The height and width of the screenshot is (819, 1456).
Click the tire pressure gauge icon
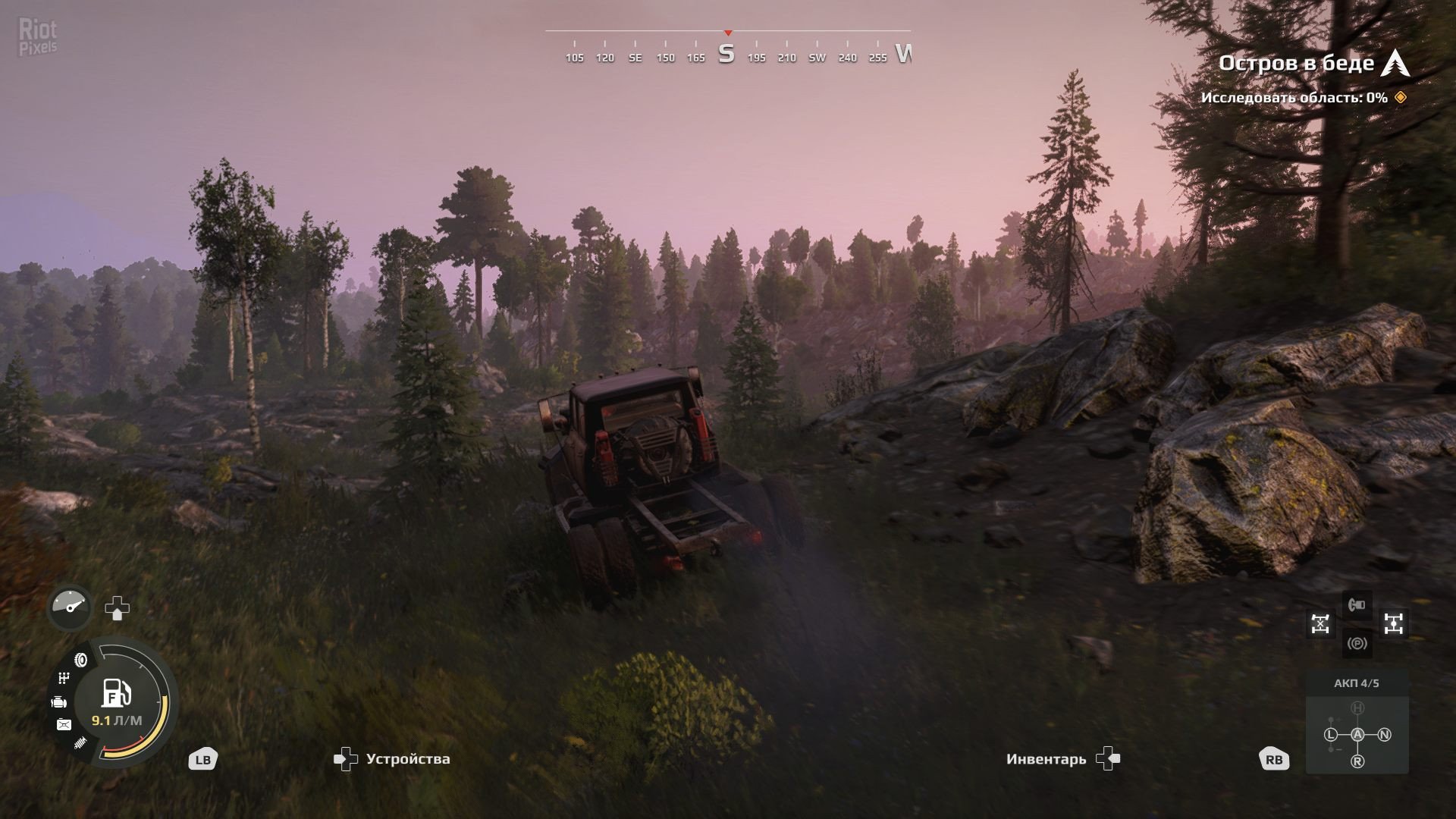[71, 607]
